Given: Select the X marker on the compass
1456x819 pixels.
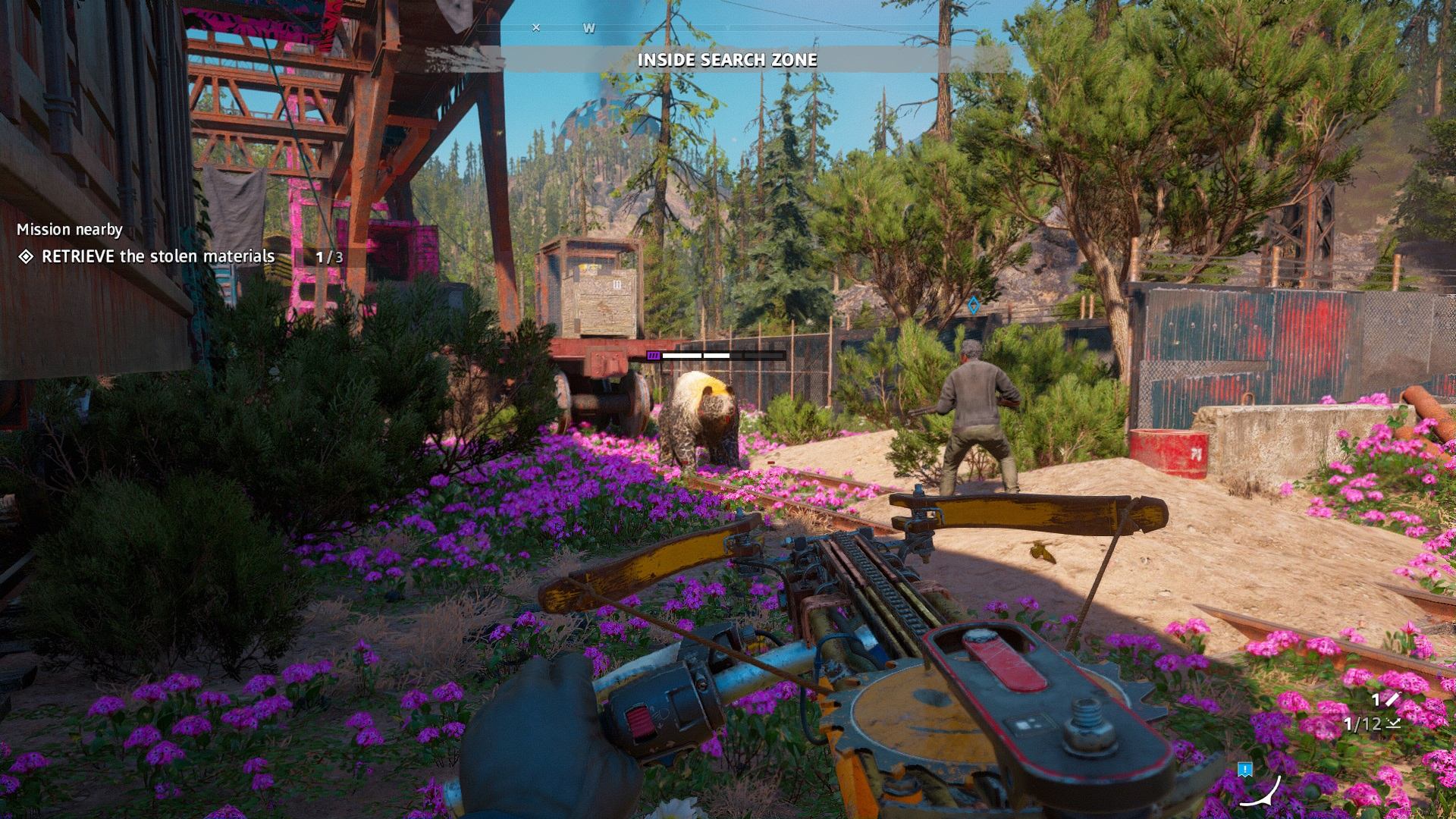Looking at the screenshot, I should [x=536, y=27].
